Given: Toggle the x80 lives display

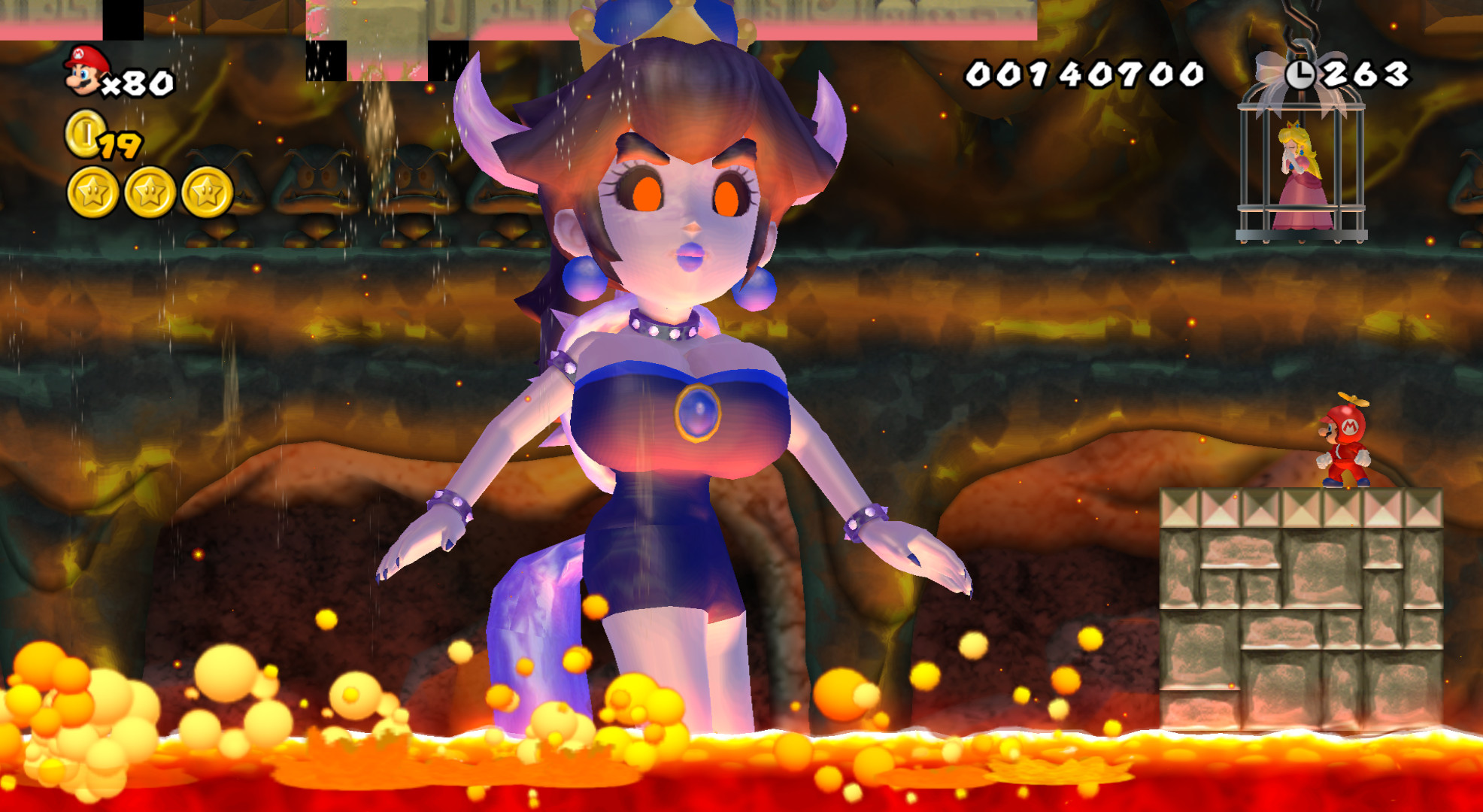Looking at the screenshot, I should click(139, 83).
